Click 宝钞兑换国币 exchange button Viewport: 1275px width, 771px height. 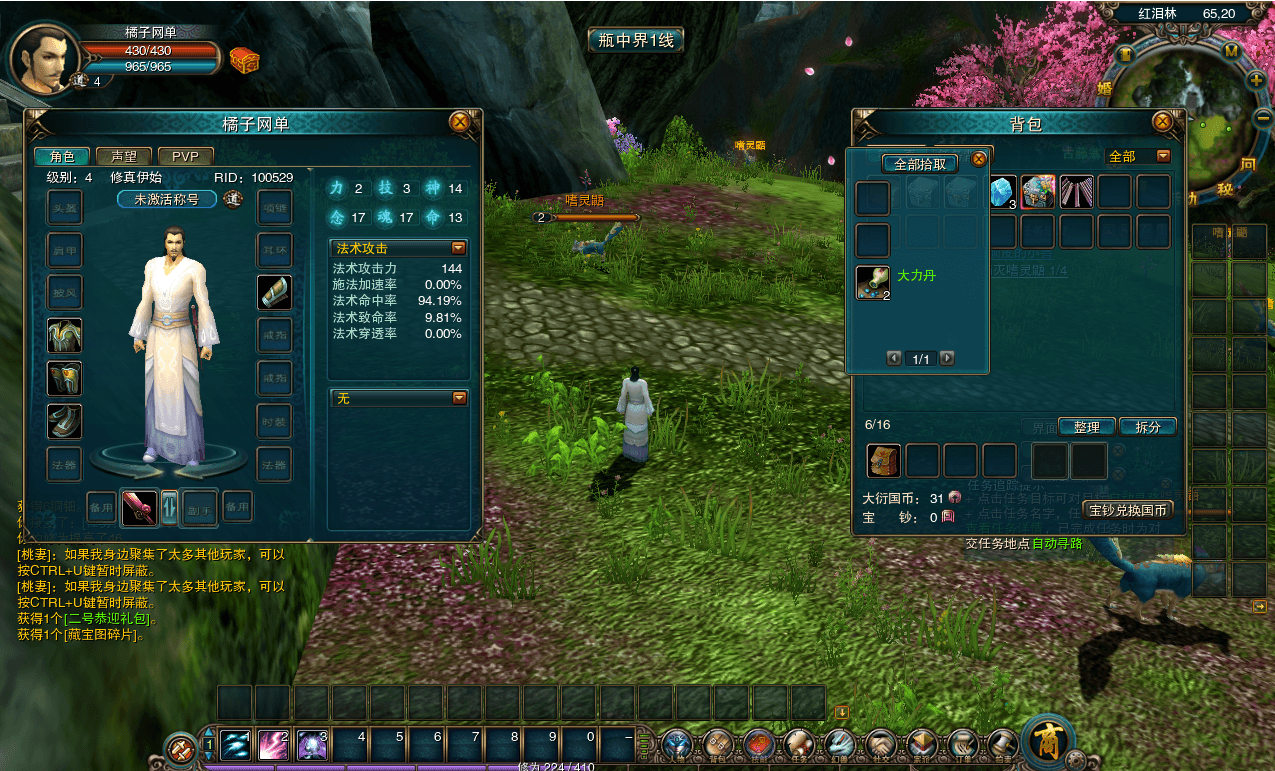click(1129, 510)
